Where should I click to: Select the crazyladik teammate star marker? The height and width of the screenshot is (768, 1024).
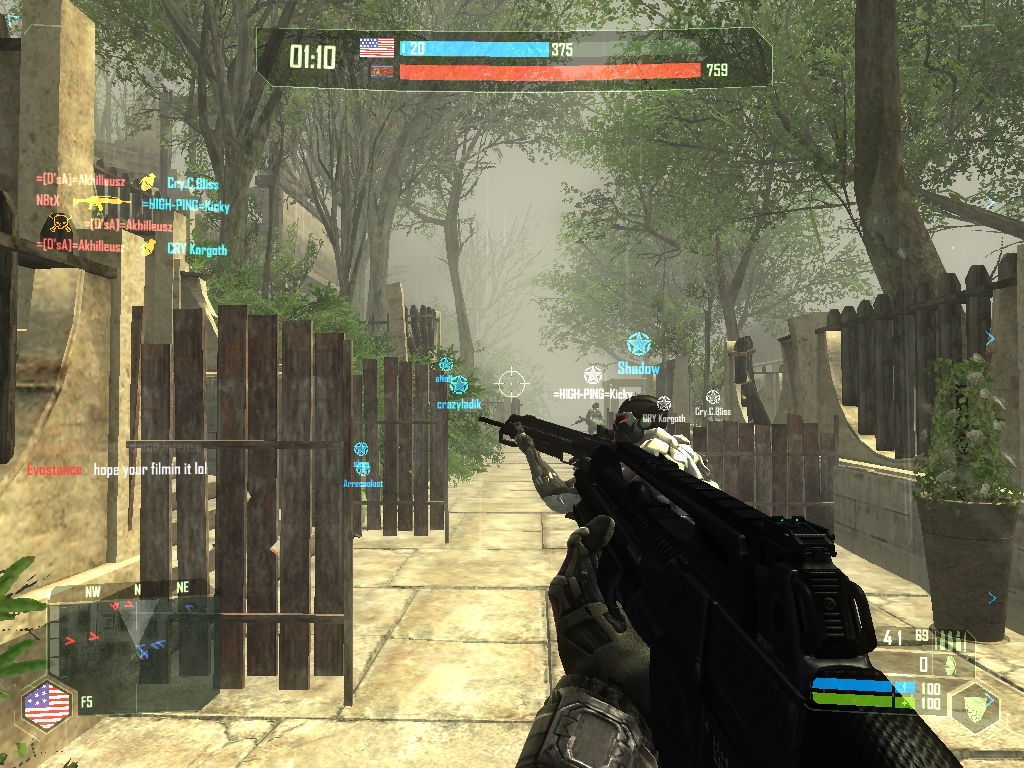(x=458, y=385)
